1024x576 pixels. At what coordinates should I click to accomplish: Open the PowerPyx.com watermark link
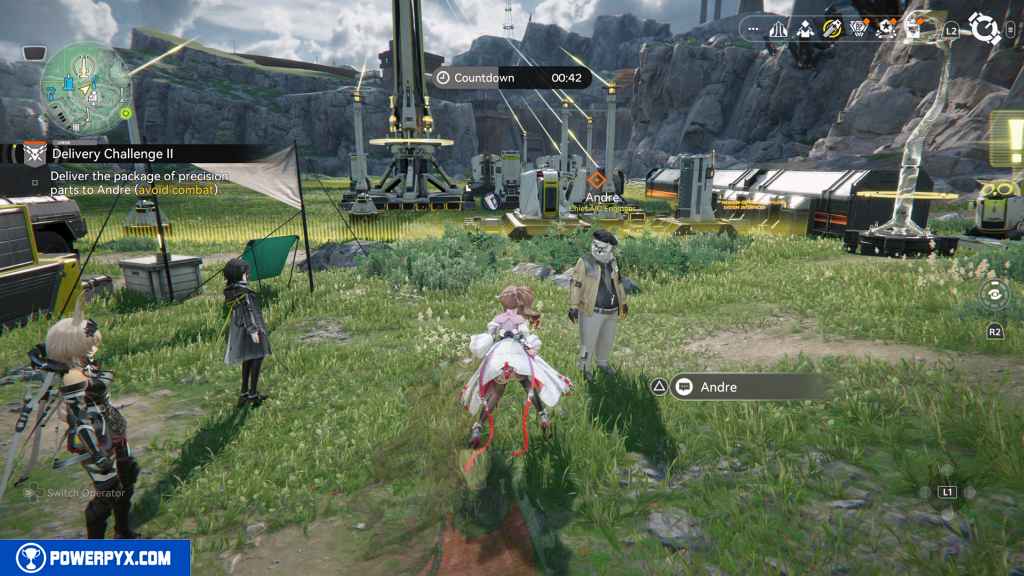pyautogui.click(x=95, y=558)
